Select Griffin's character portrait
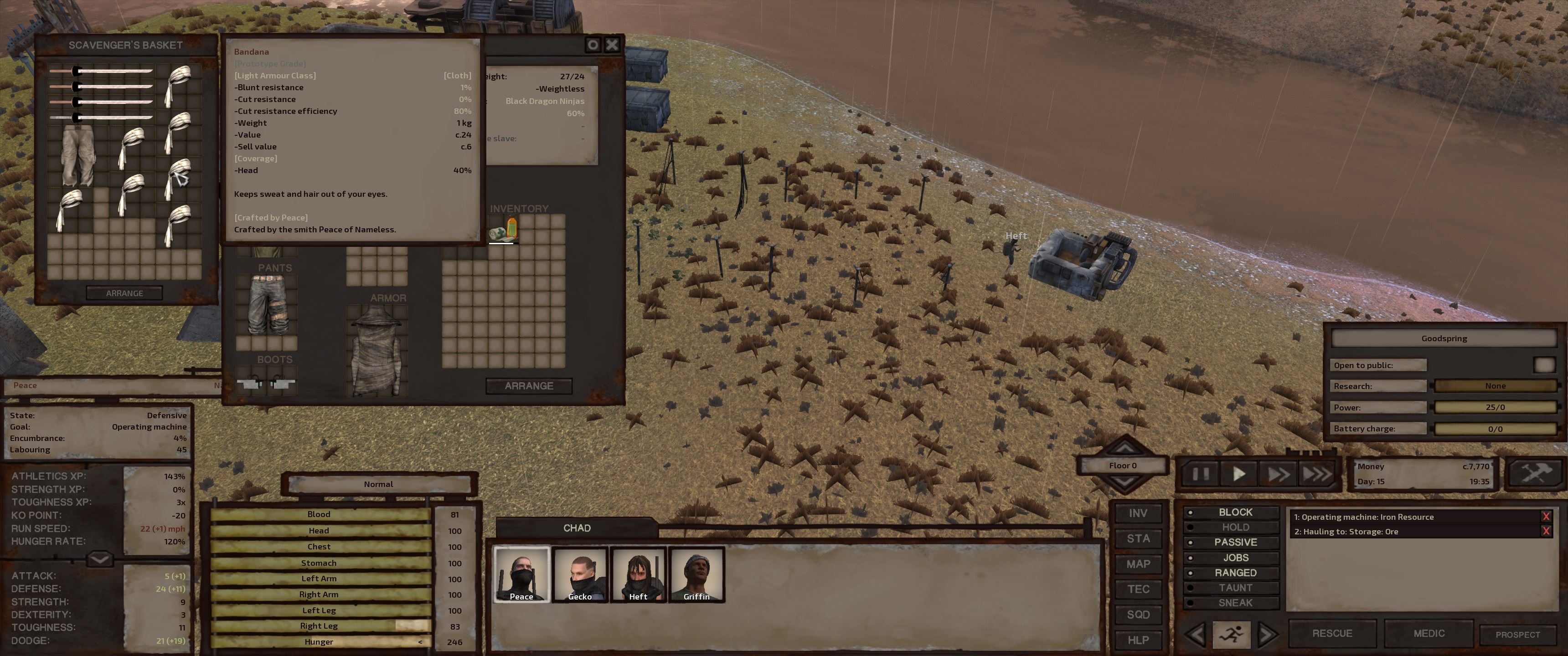This screenshot has height=656, width=1568. (696, 574)
